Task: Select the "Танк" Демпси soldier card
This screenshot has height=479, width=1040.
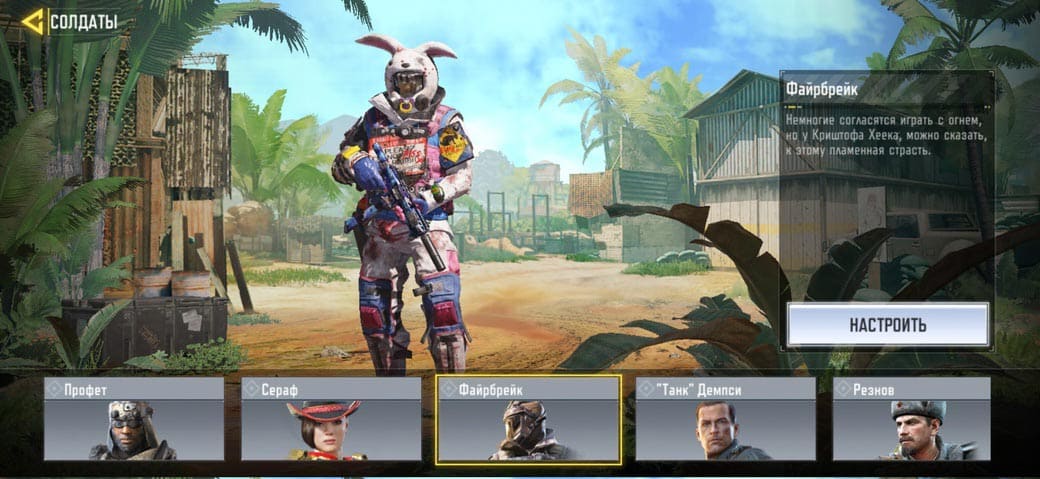Action: click(726, 419)
